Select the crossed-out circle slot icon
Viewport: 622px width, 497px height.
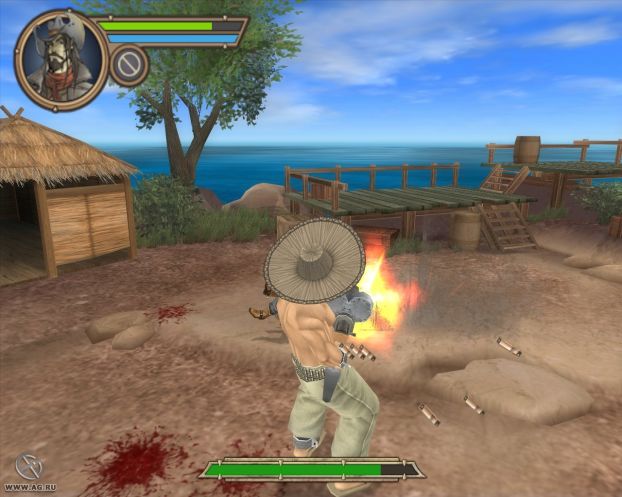point(128,66)
